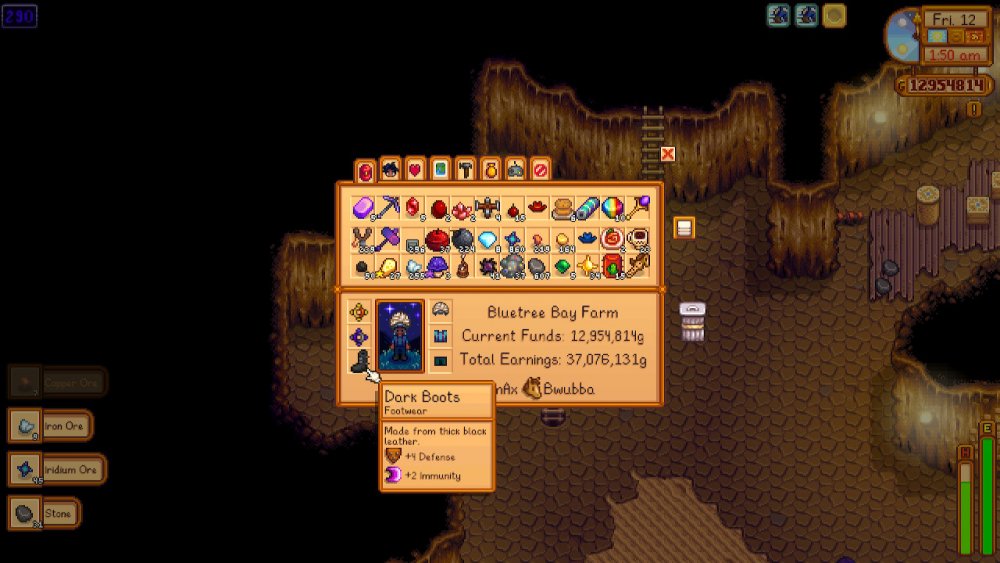
Task: Close the menu with the red X
Action: coord(668,154)
